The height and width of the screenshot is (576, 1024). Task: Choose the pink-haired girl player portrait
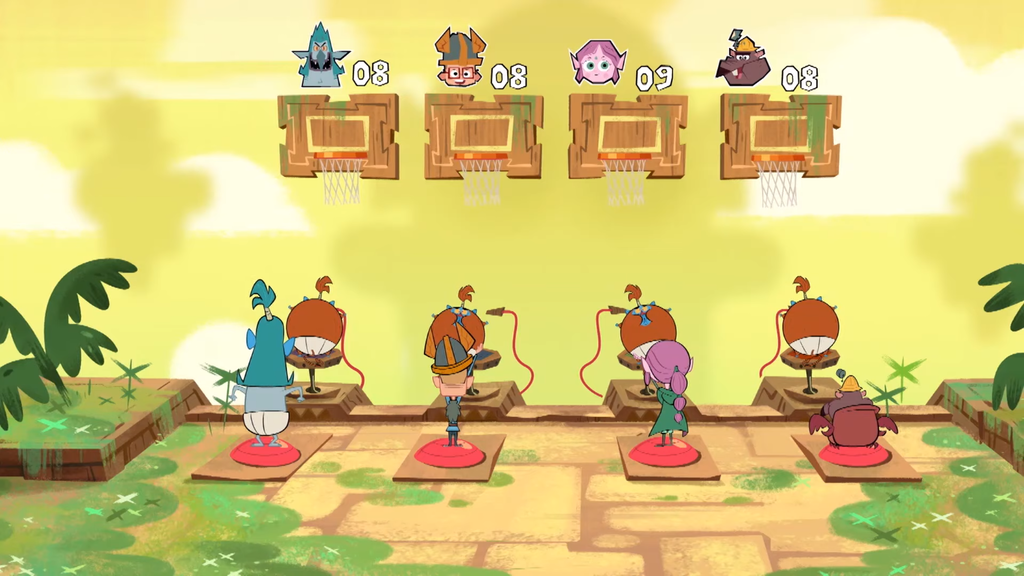[x=597, y=63]
